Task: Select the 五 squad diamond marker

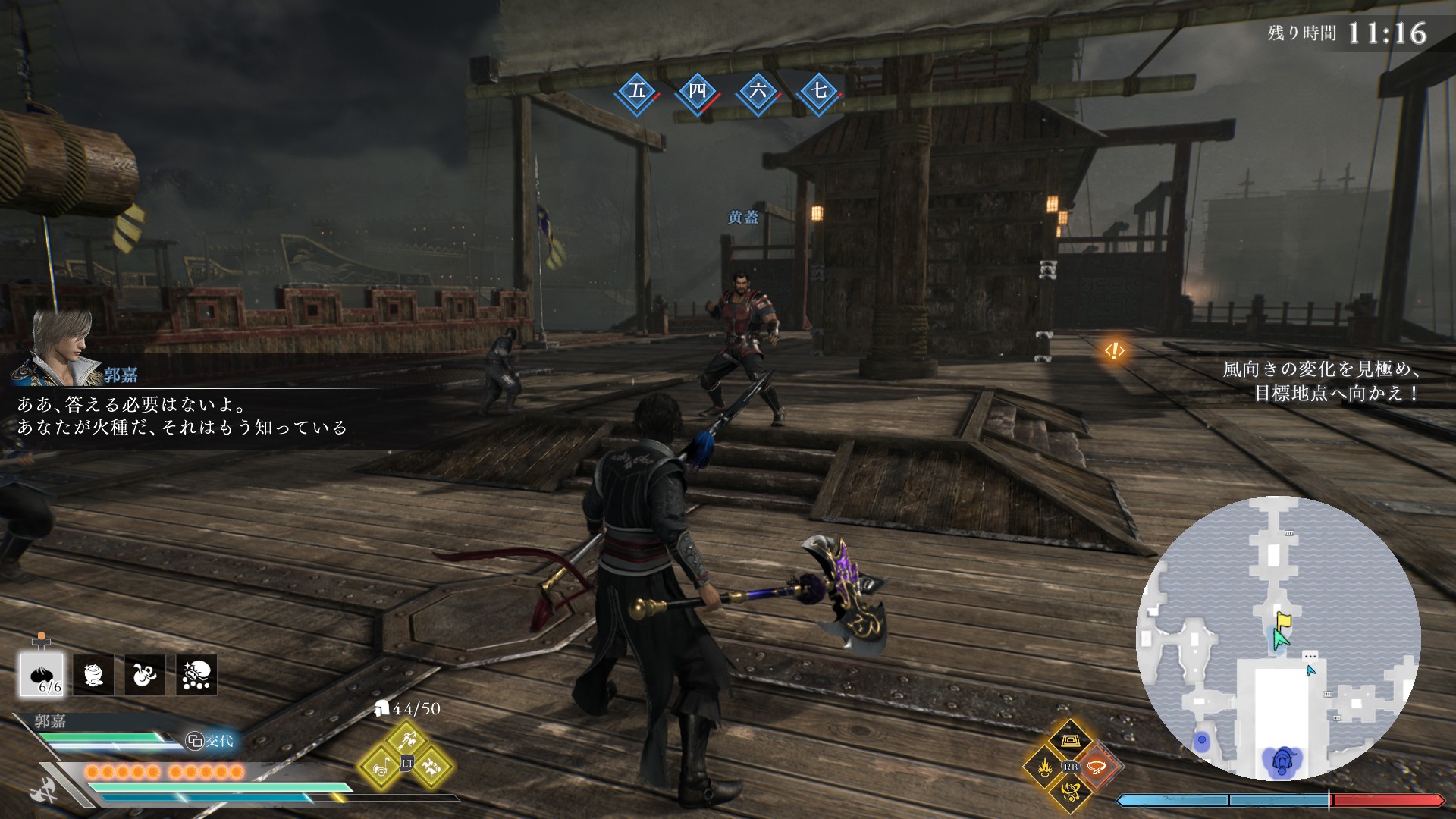Action: [637, 92]
